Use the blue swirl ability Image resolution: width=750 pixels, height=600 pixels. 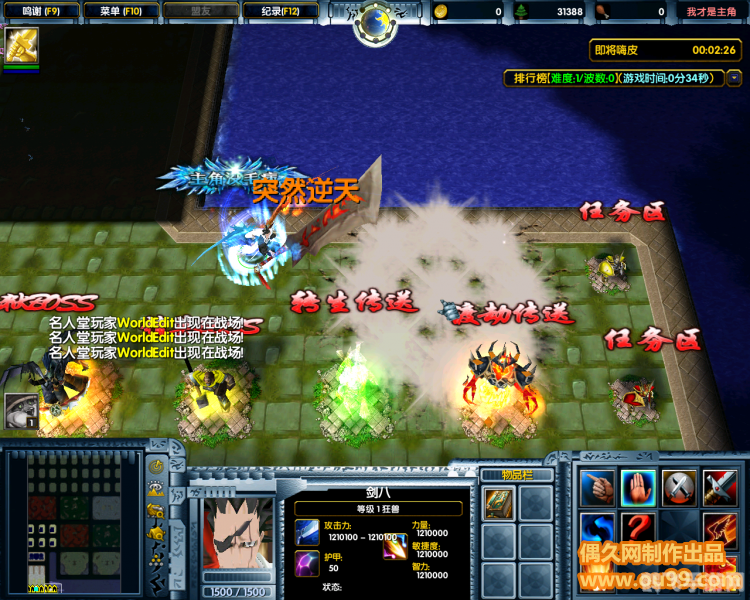[x=598, y=529]
